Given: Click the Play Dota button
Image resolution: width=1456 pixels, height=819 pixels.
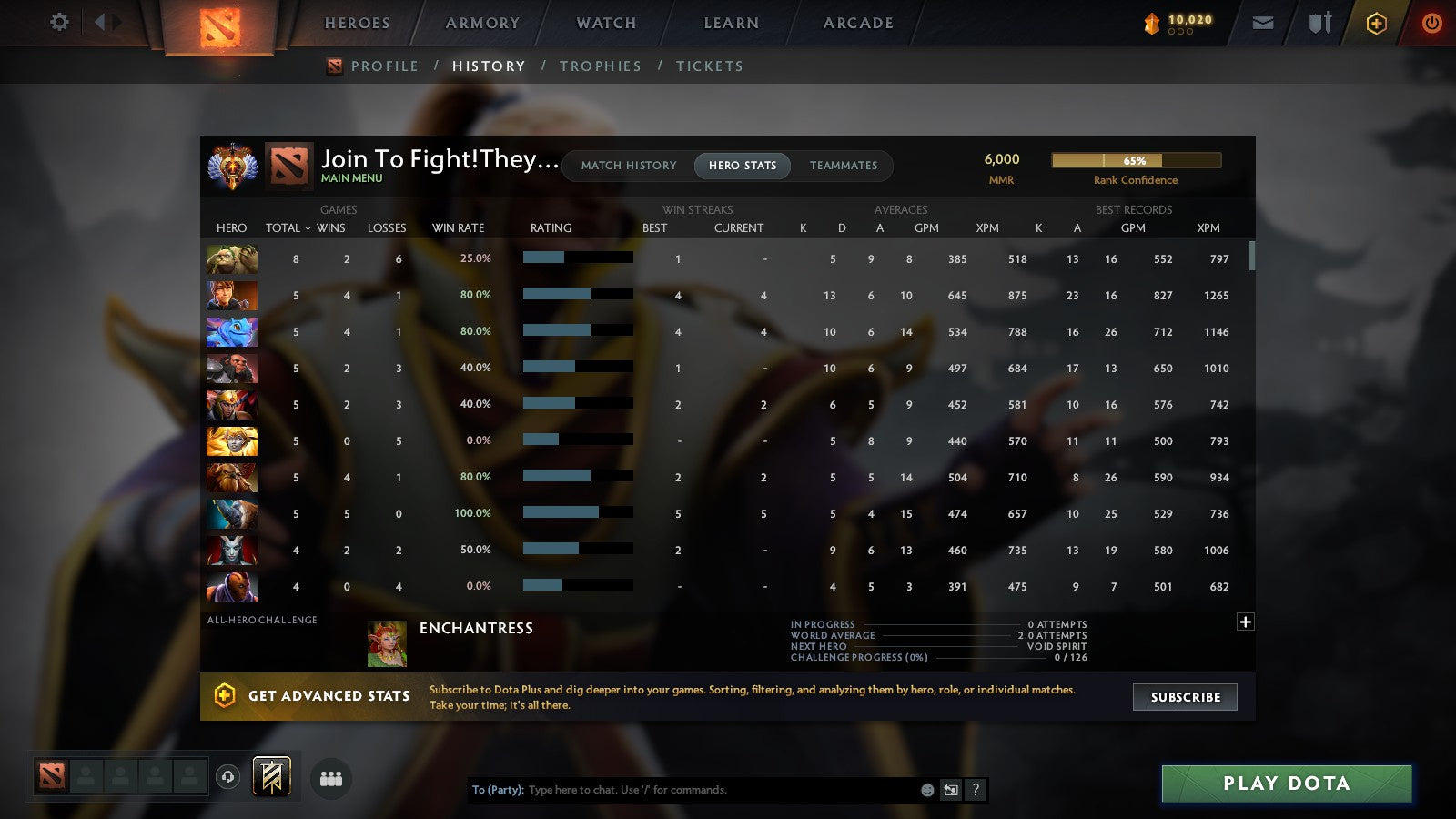Looking at the screenshot, I should pos(1285,784).
